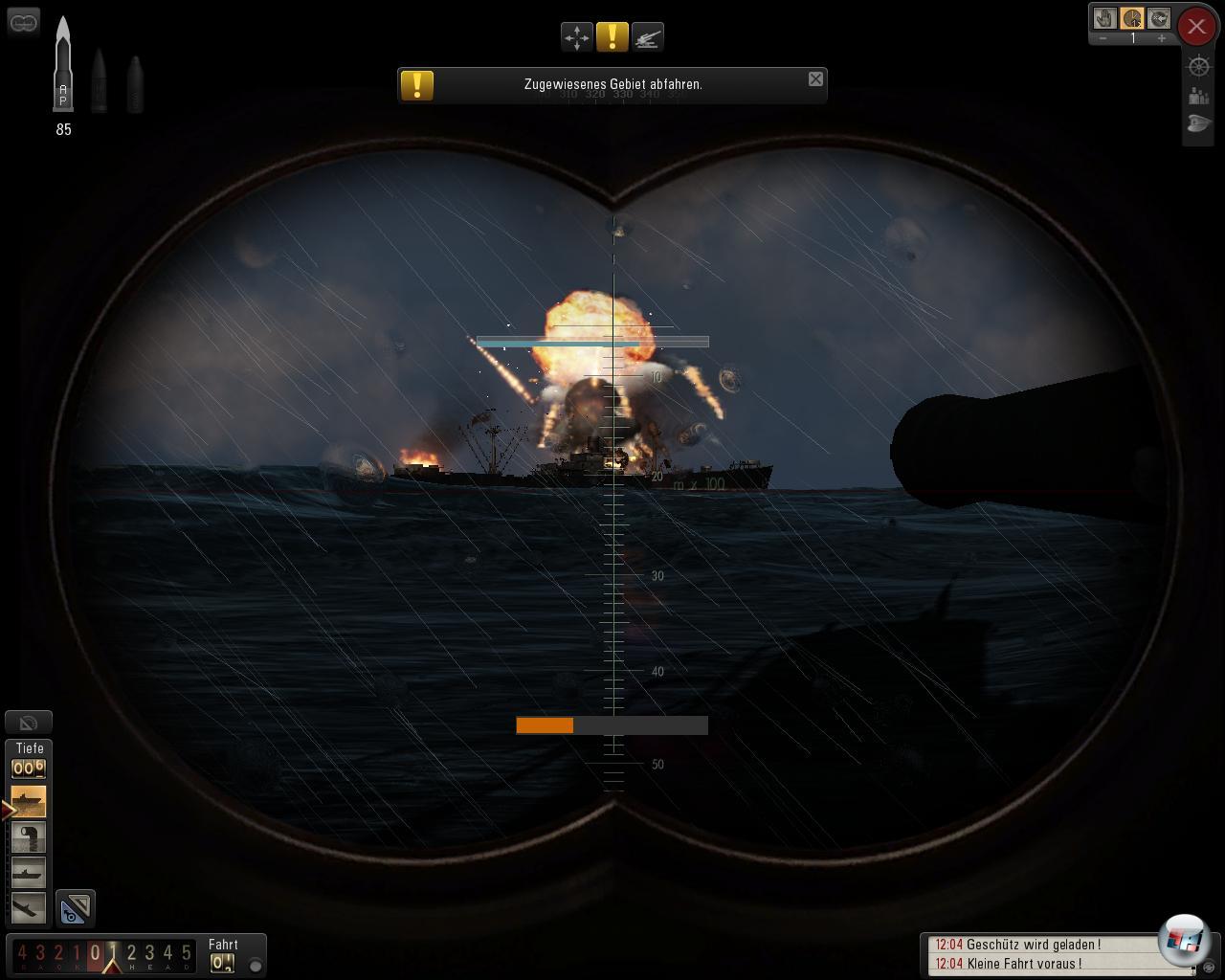Toggle the binoculars view icon

(23, 21)
